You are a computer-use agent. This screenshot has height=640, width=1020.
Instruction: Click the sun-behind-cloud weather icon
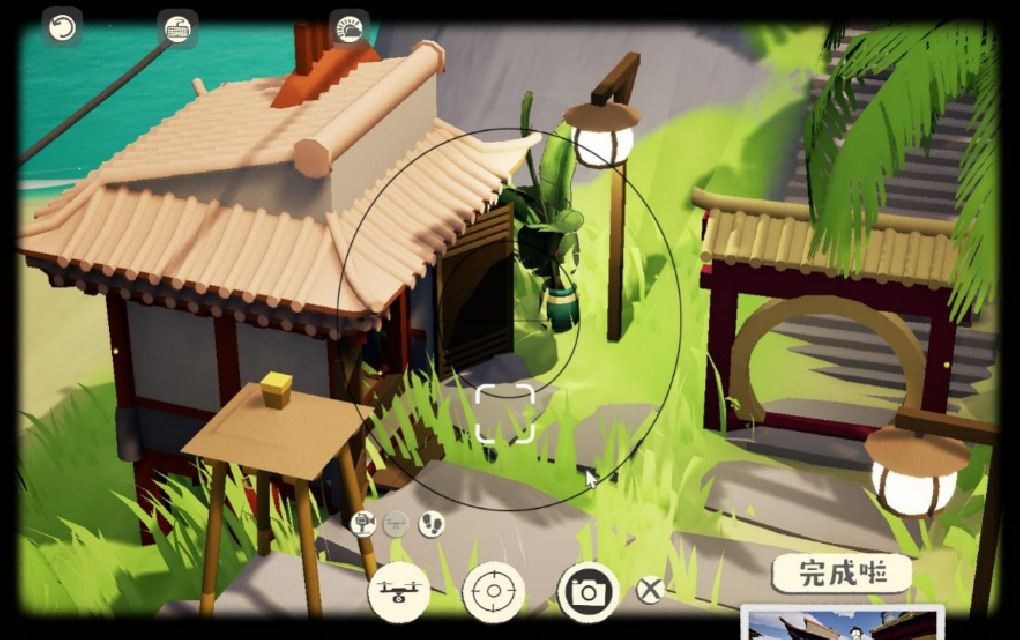pos(350,29)
